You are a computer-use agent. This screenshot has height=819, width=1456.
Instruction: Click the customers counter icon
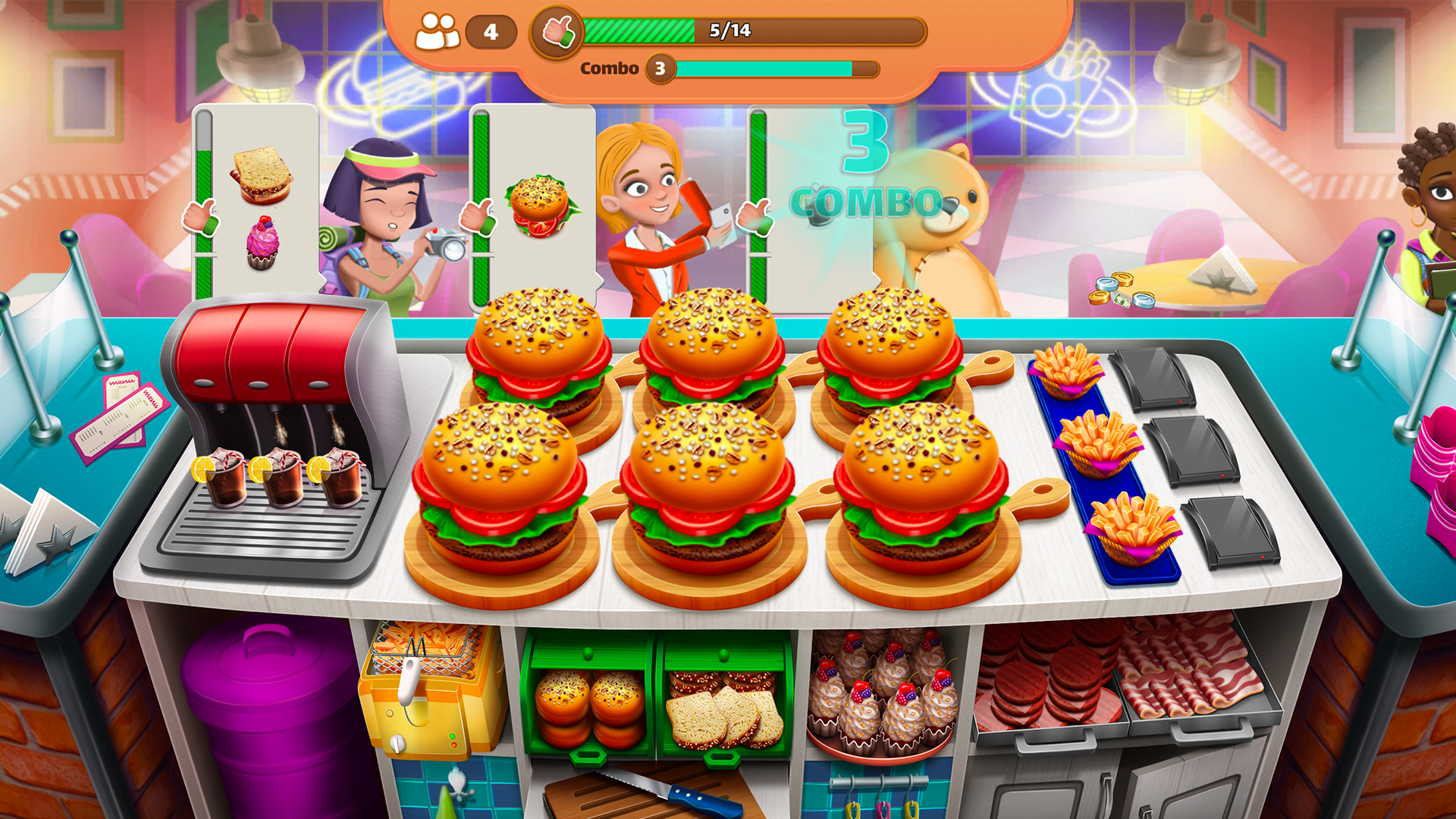point(438,32)
